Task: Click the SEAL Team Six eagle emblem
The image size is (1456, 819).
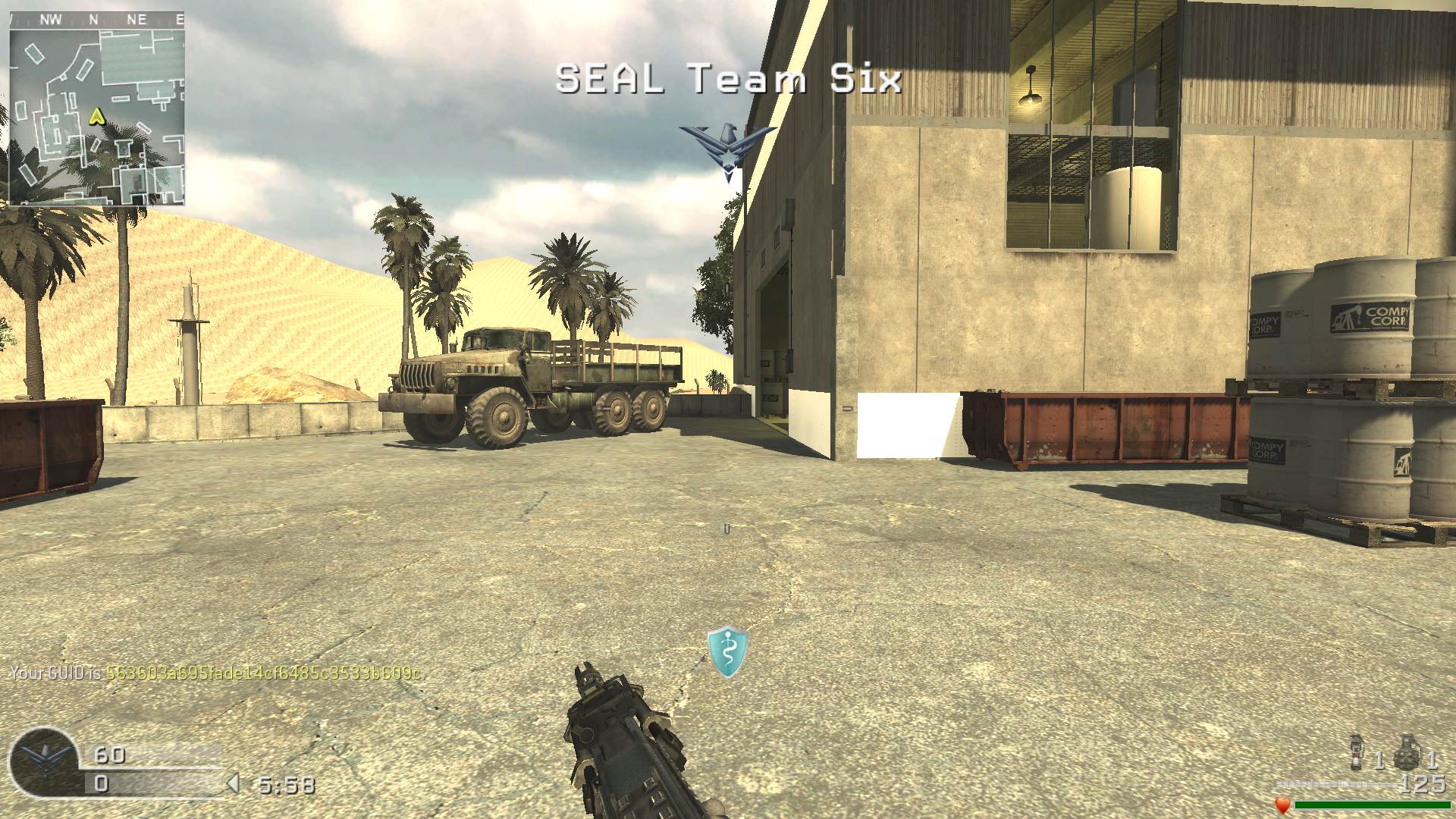Action: tap(727, 149)
